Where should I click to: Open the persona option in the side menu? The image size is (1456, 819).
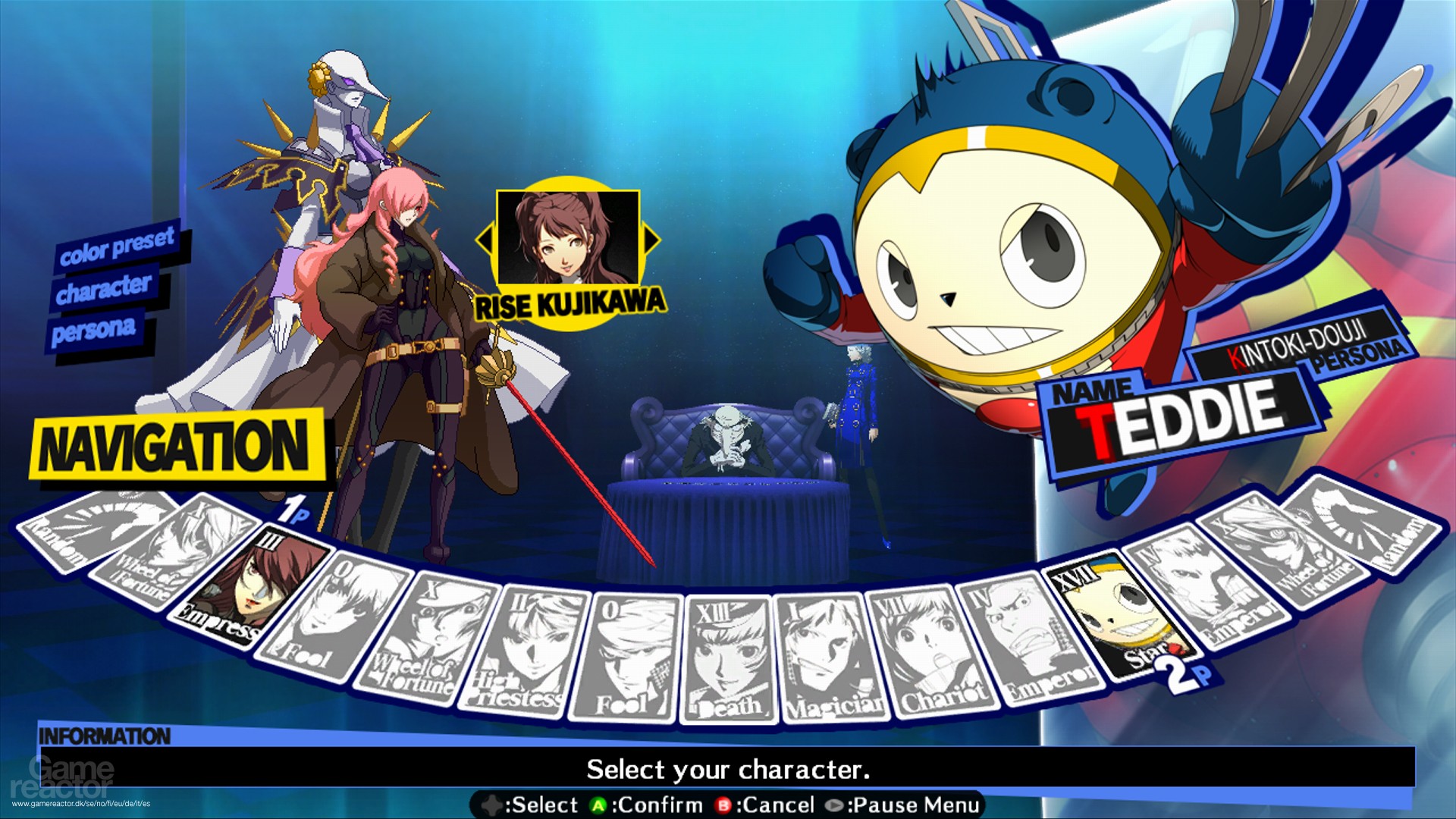point(97,327)
